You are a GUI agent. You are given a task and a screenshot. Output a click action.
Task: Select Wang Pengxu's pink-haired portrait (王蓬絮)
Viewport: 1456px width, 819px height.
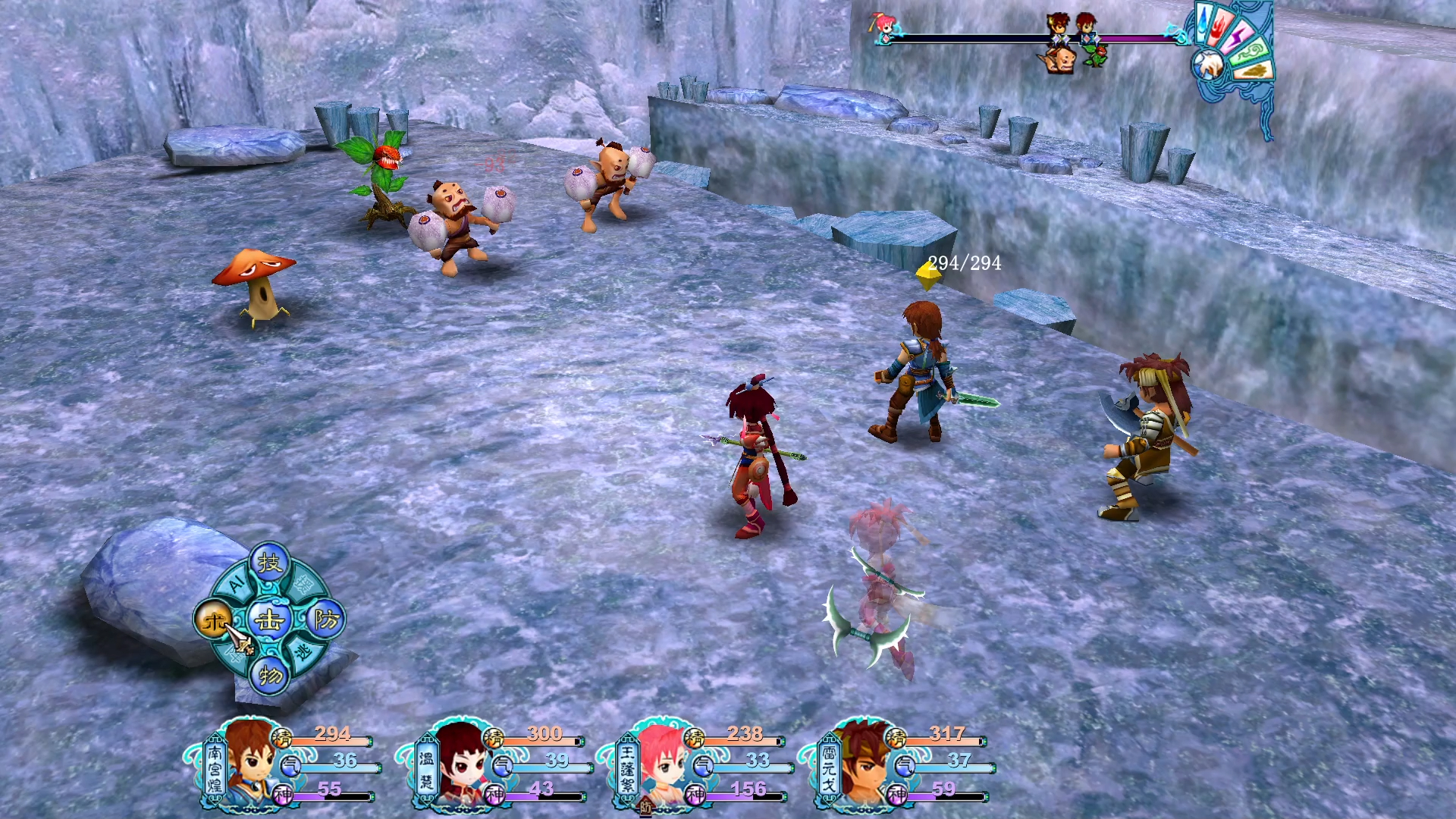[x=658, y=762]
